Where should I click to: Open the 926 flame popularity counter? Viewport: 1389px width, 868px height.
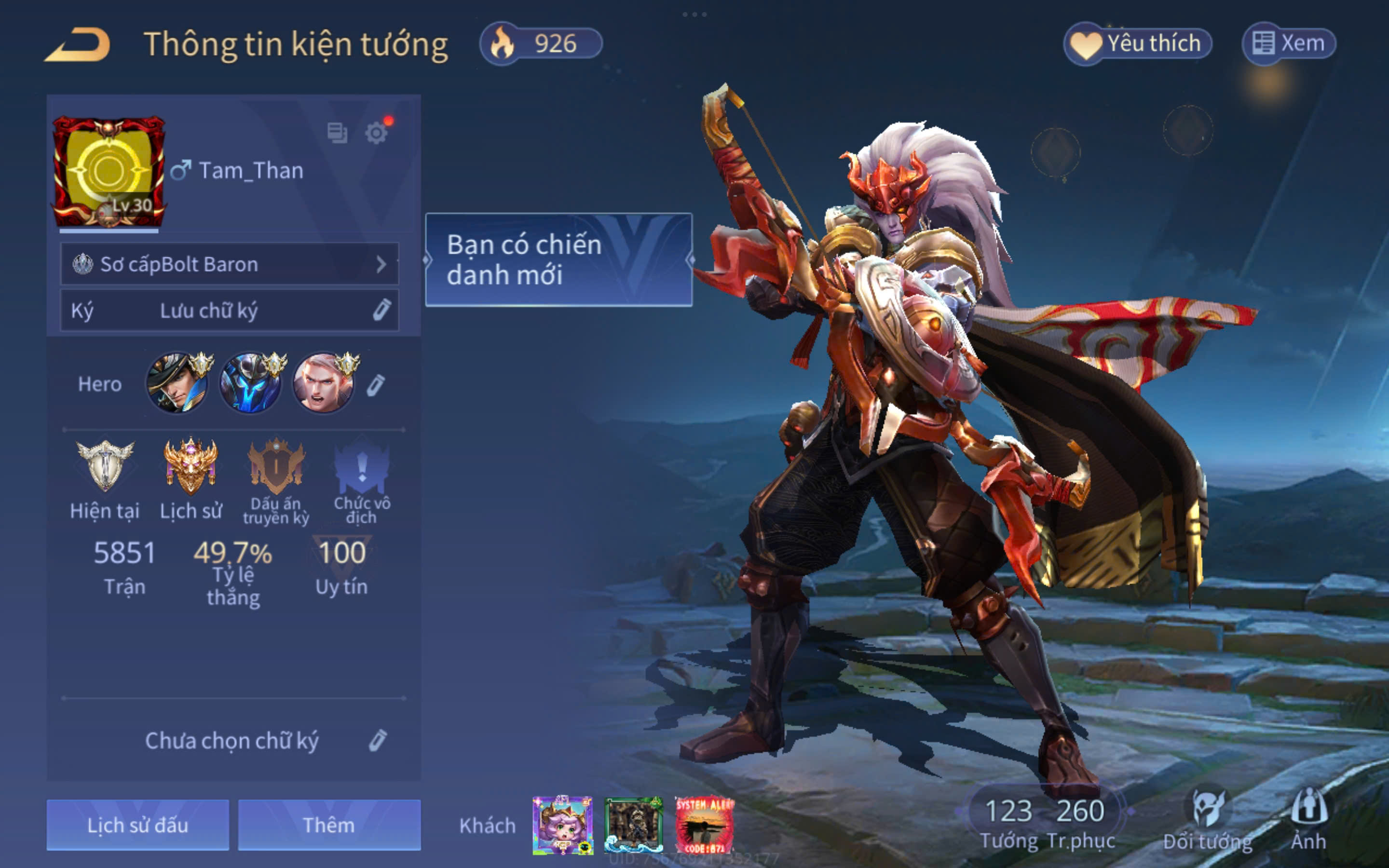tap(541, 43)
